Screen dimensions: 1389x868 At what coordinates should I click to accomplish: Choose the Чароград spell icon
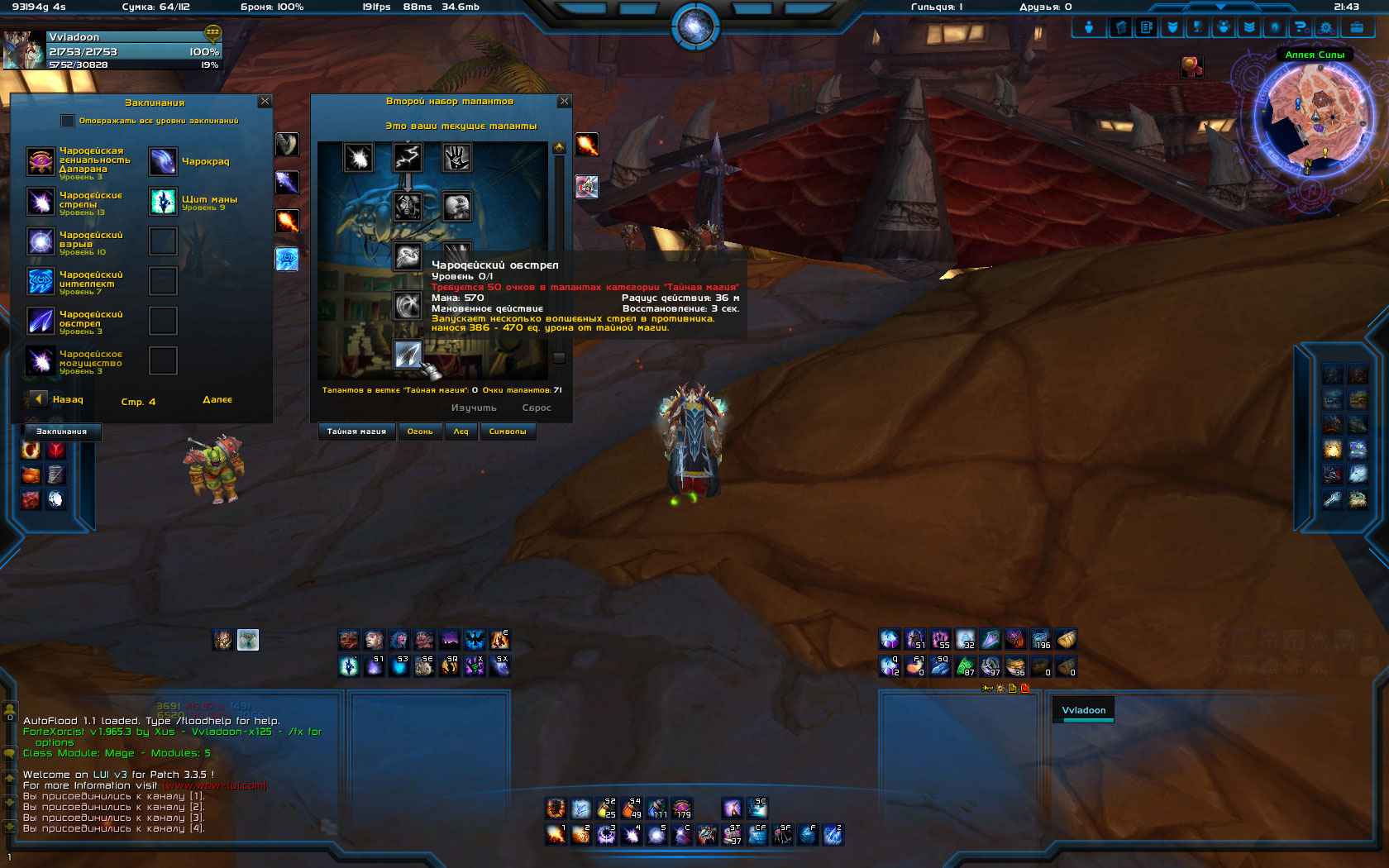pos(163,161)
